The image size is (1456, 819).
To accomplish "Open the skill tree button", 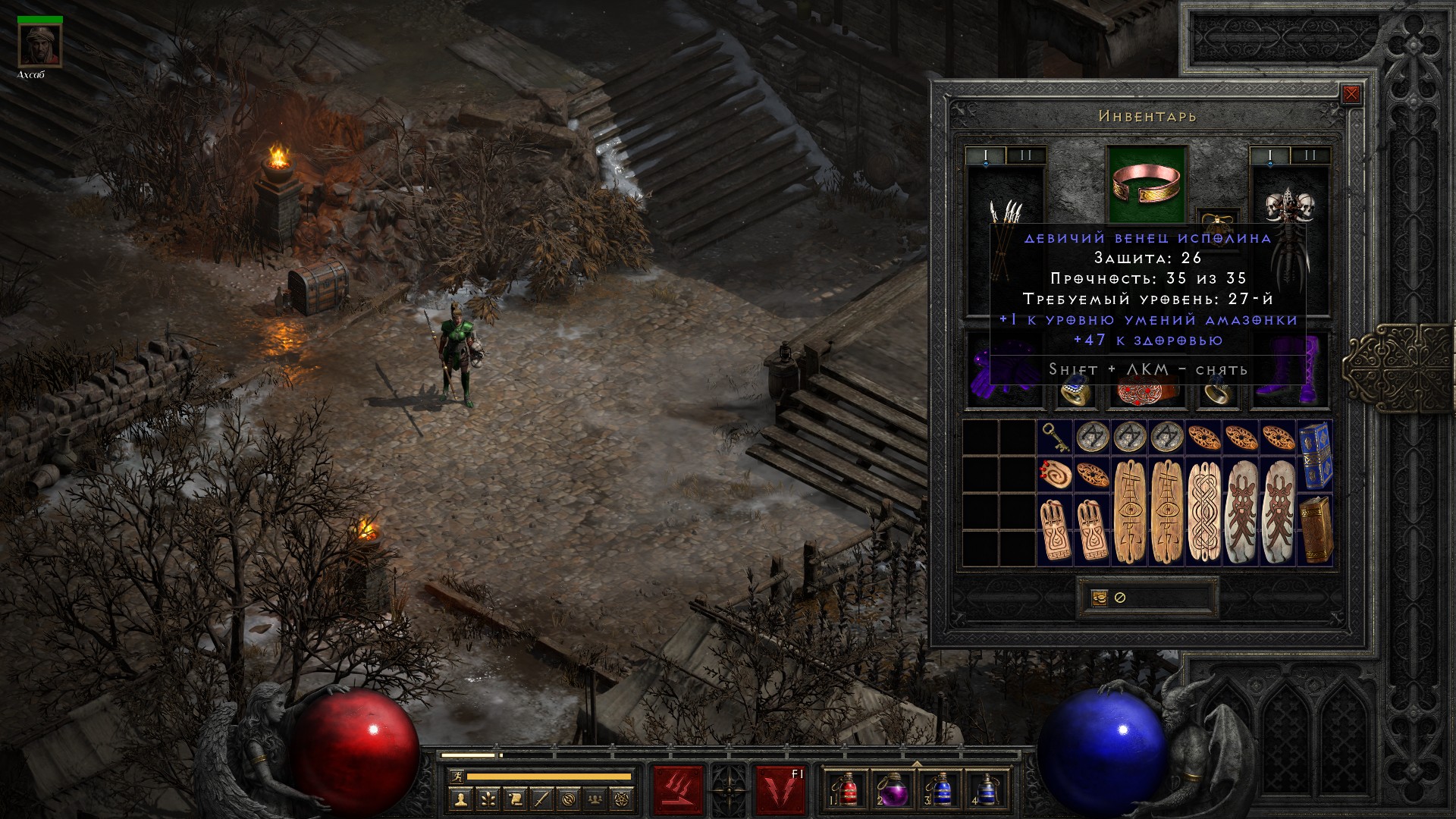I will coord(488,799).
